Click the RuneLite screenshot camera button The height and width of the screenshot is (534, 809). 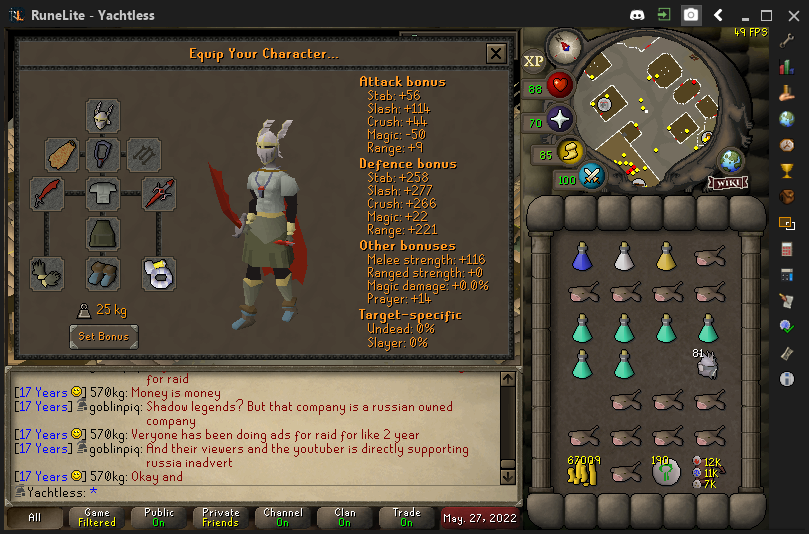pos(691,15)
